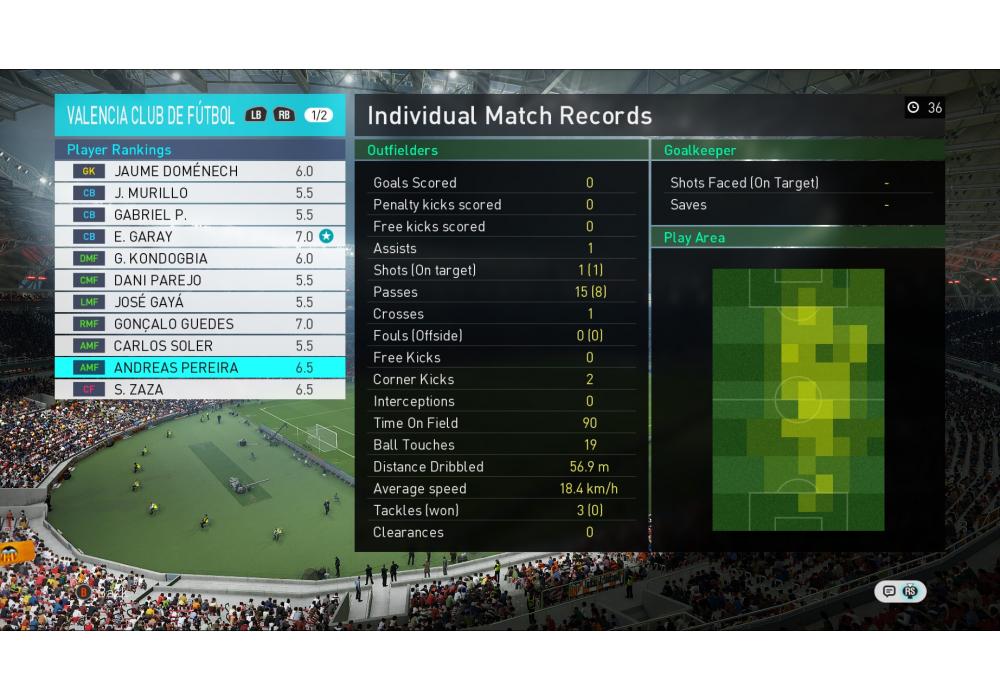
Task: Select Jaume Doménech in player rankings
Action: click(x=200, y=171)
